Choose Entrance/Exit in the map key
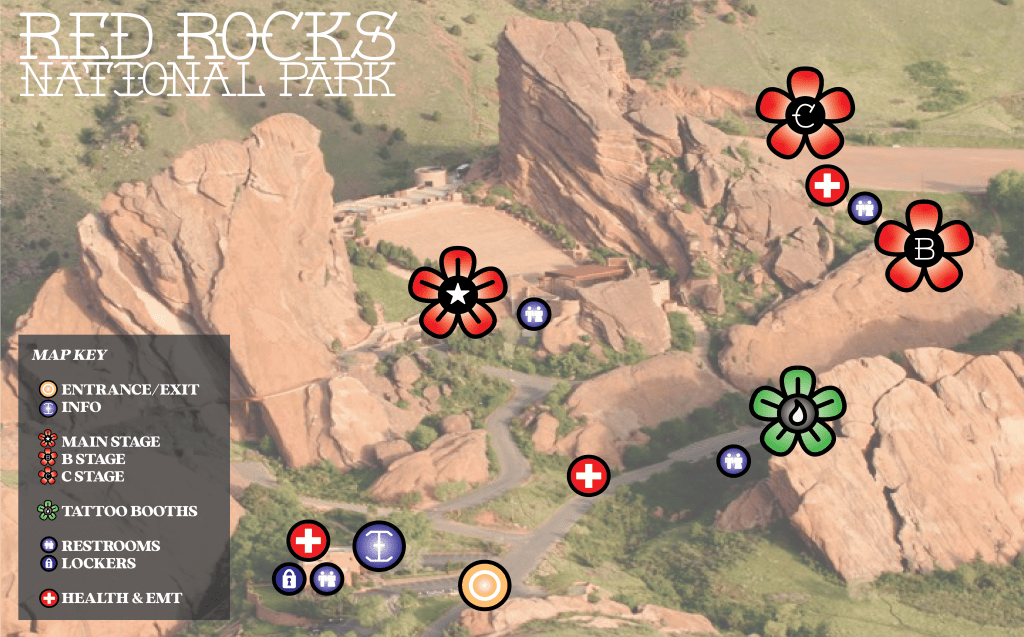The height and width of the screenshot is (637, 1024). tap(130, 389)
